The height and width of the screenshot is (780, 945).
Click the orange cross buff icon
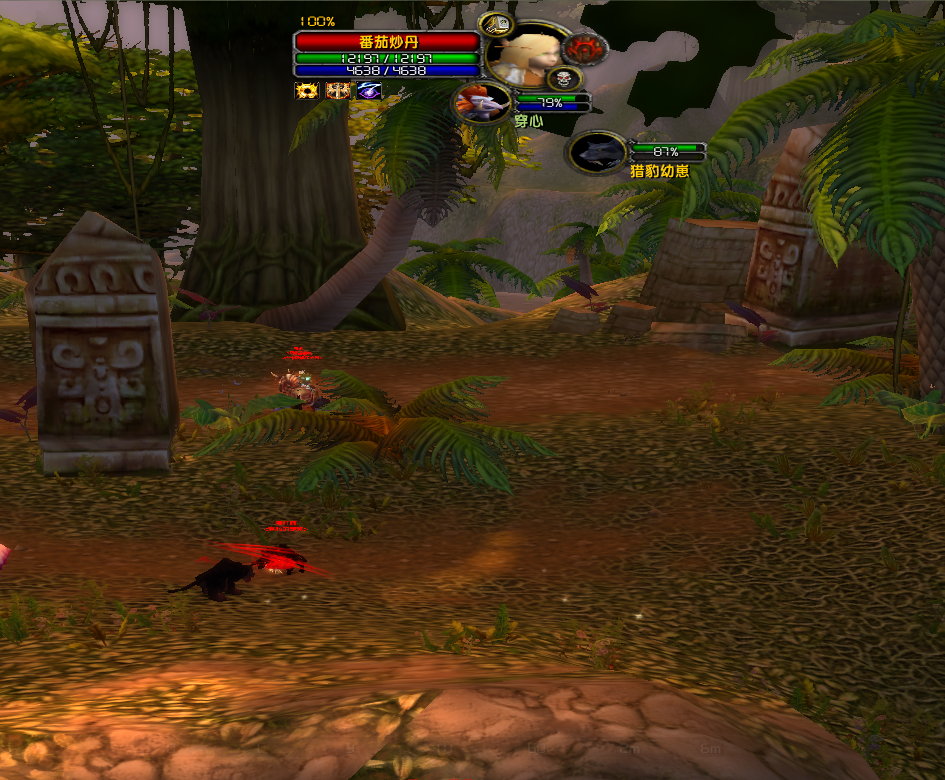point(338,91)
